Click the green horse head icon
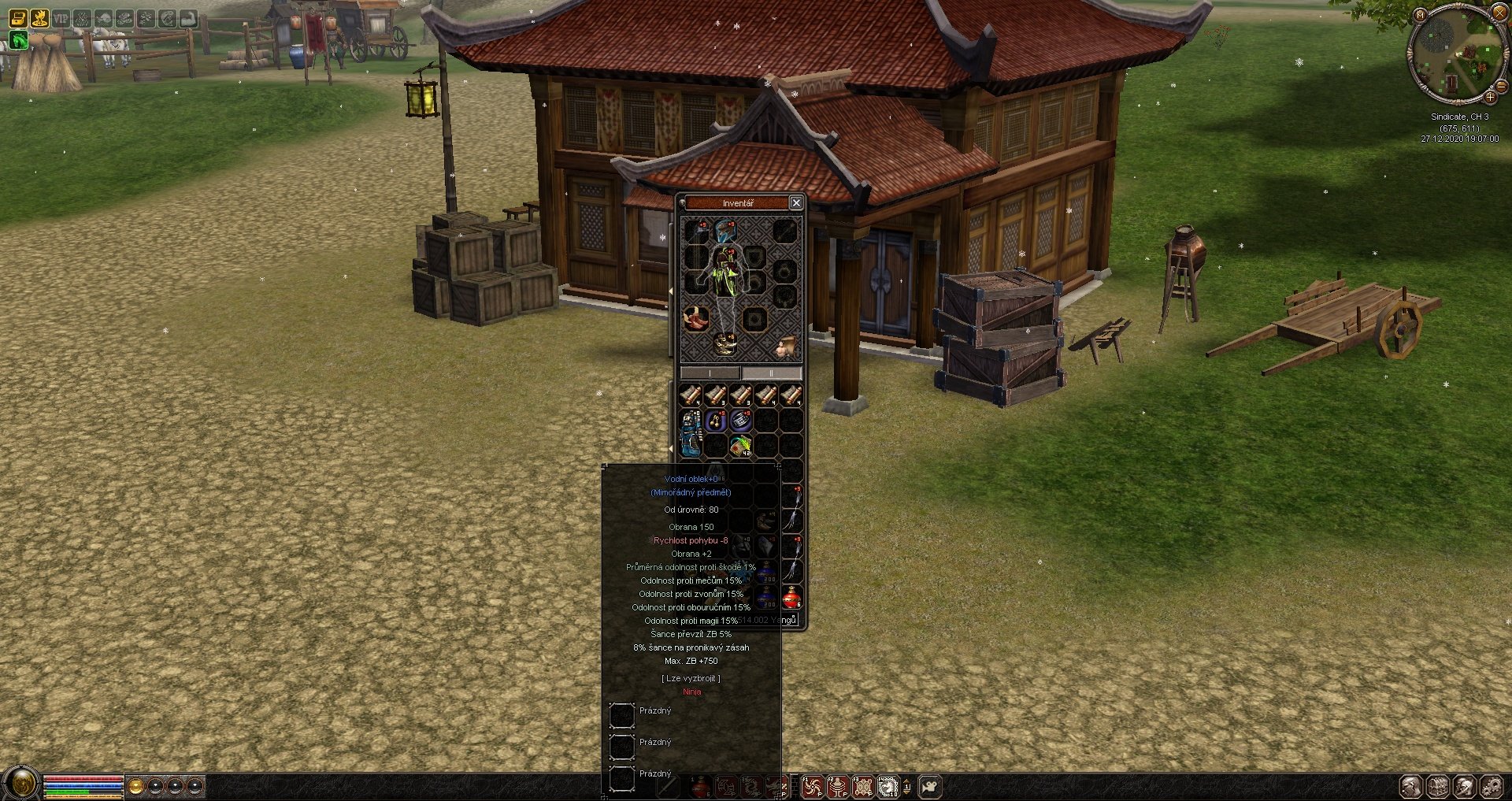The width and height of the screenshot is (1512, 801). [18, 40]
